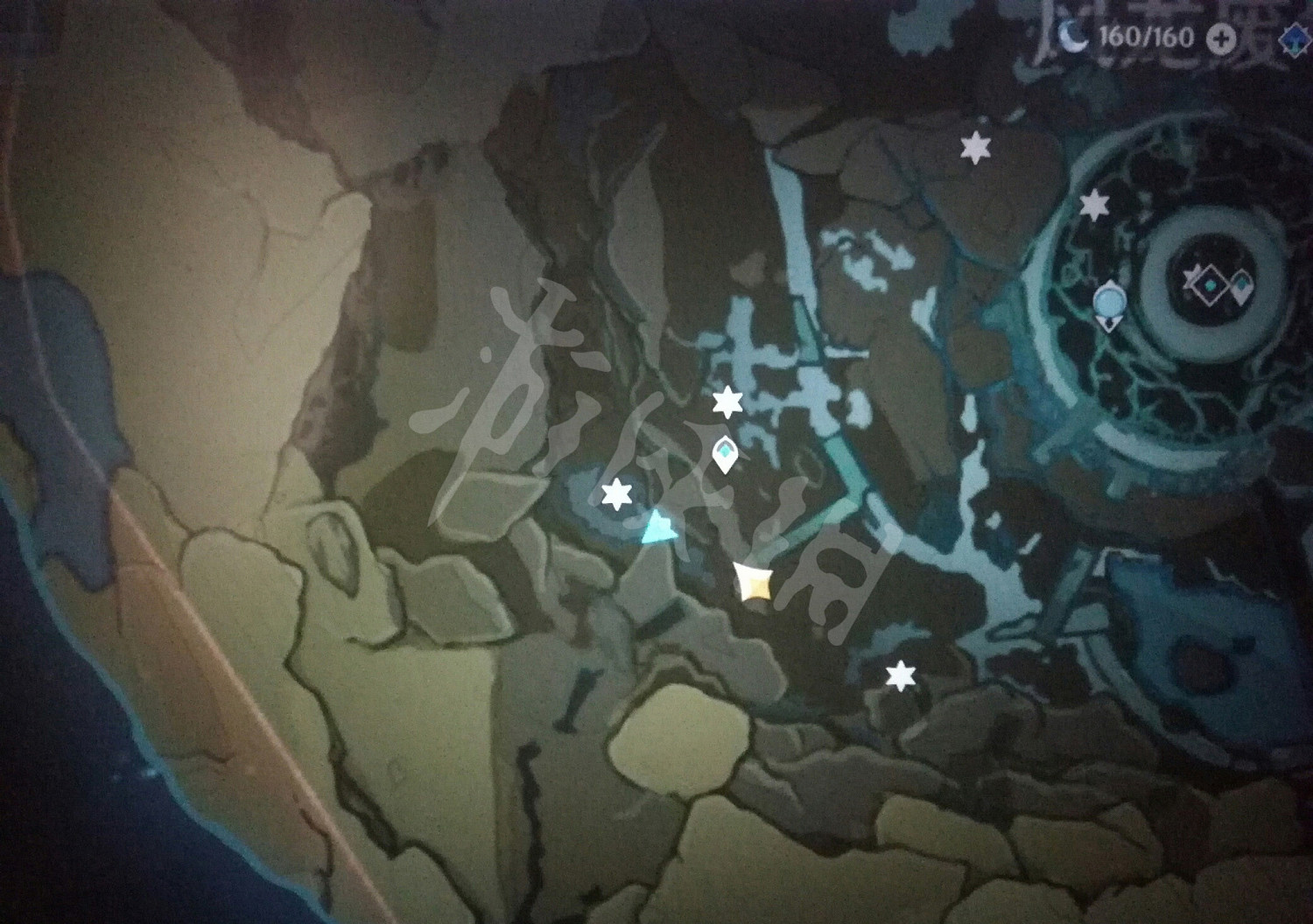Select the left domain marker inside the dark circle
The height and width of the screenshot is (924, 1313).
pyautogui.click(x=1211, y=285)
